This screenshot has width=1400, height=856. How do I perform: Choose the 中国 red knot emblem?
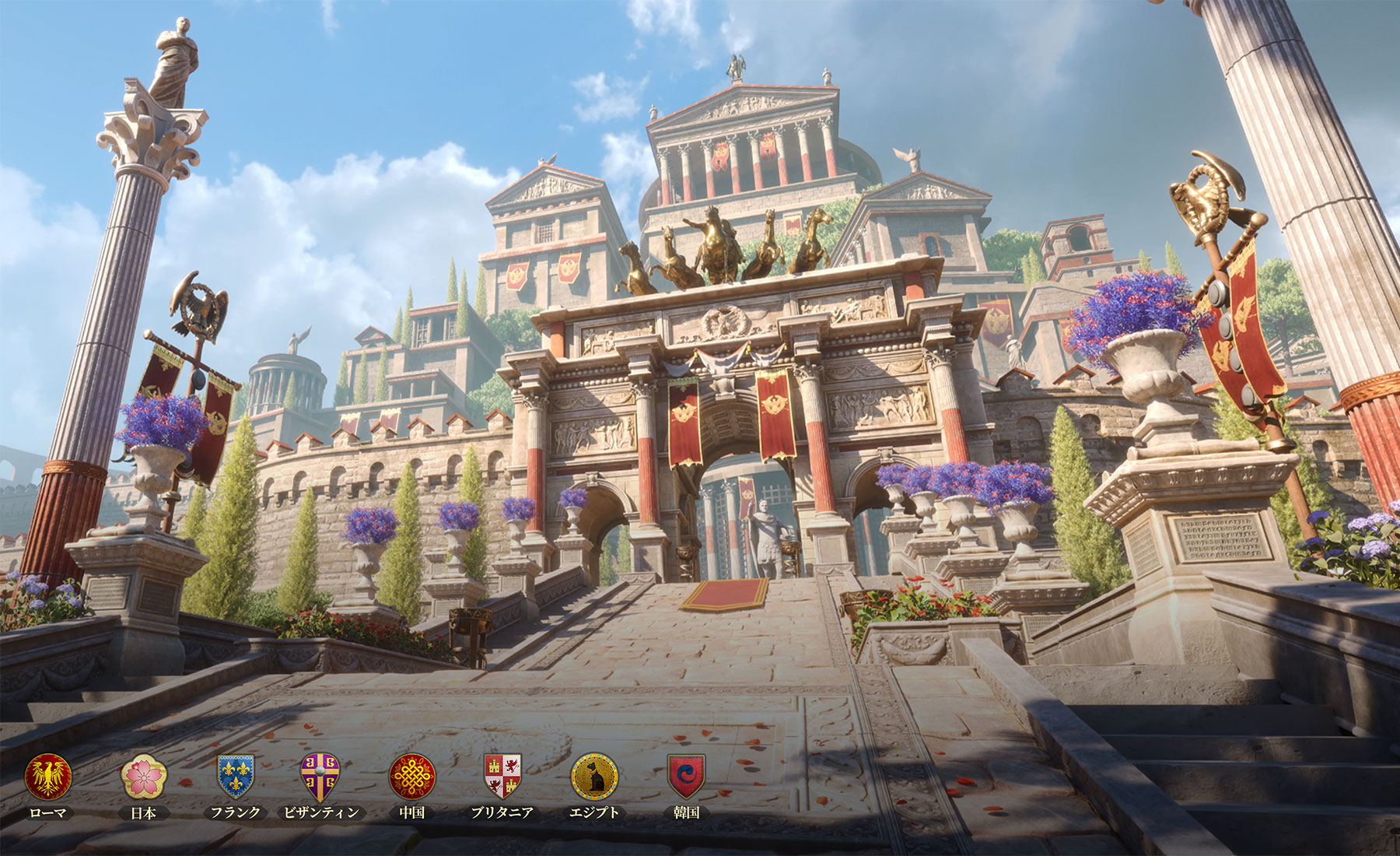click(412, 777)
